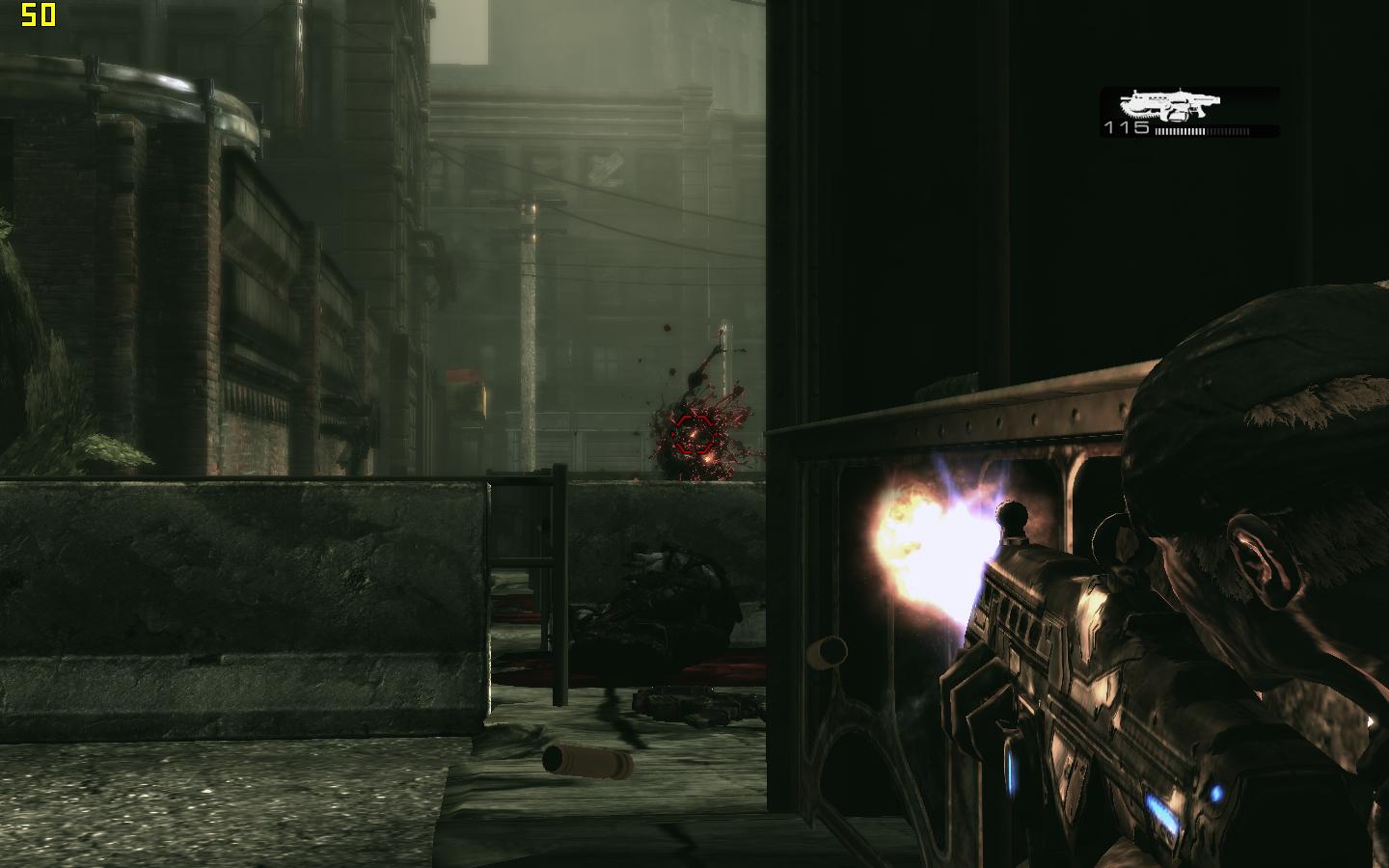Click the Lancer assault rifle weapon icon

(1169, 104)
